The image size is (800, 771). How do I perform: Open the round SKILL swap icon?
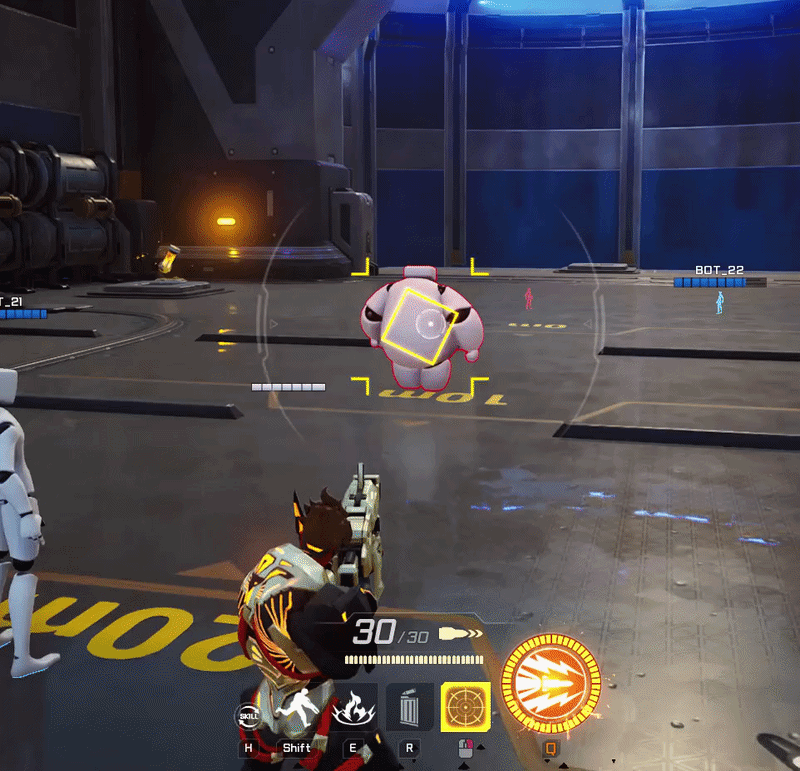249,716
